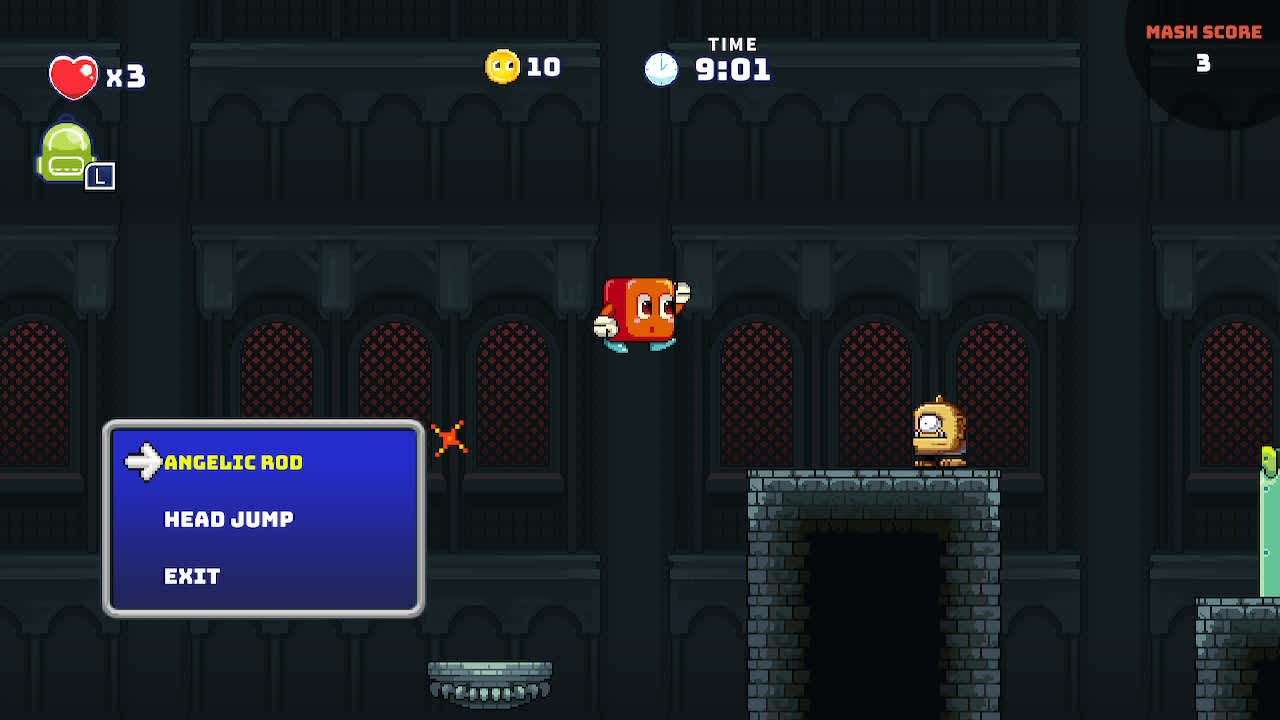The height and width of the screenshot is (720, 1280).
Task: Choose EXIT from the item menu
Action: pyautogui.click(x=191, y=575)
